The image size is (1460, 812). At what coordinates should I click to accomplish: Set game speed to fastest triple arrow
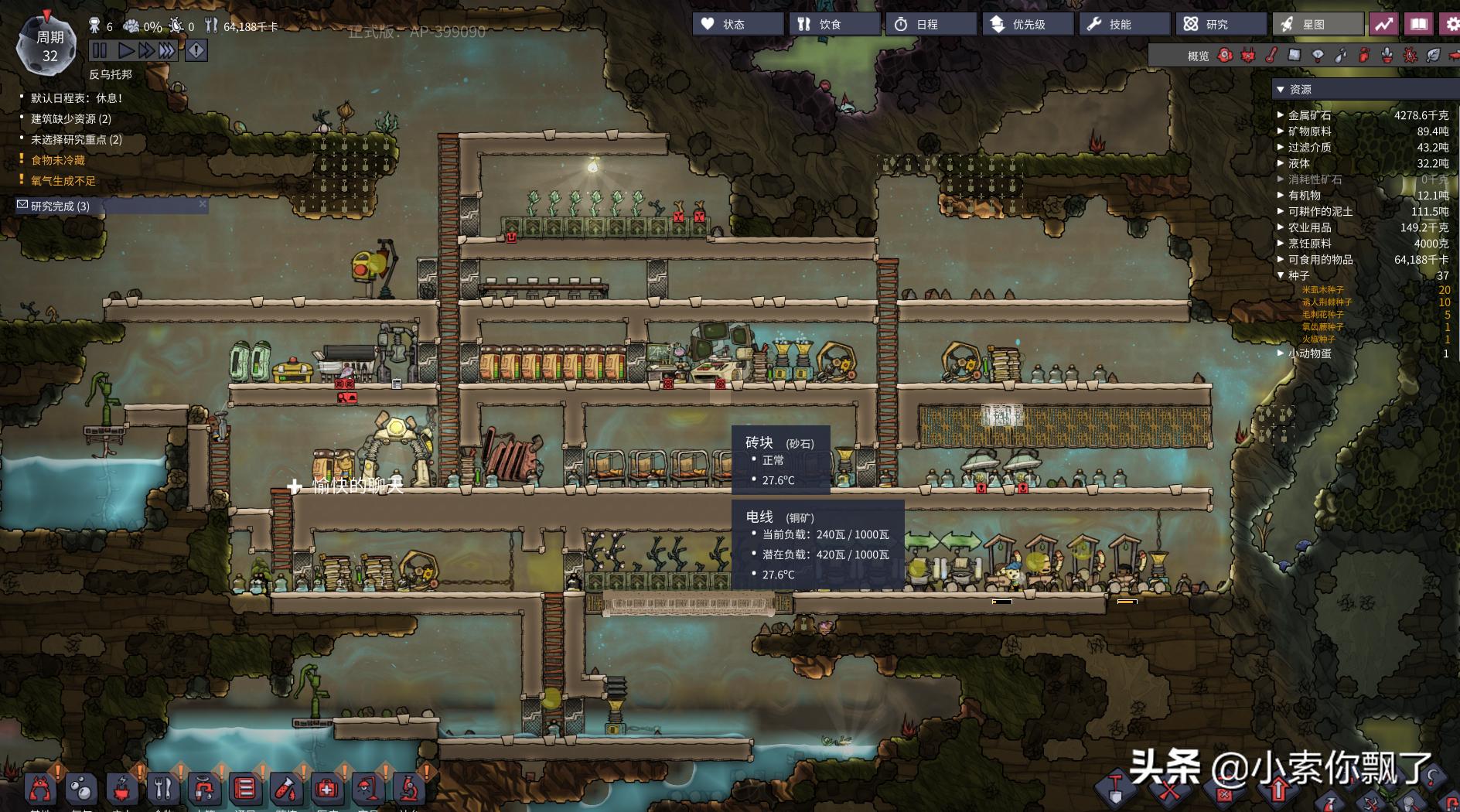click(x=167, y=51)
